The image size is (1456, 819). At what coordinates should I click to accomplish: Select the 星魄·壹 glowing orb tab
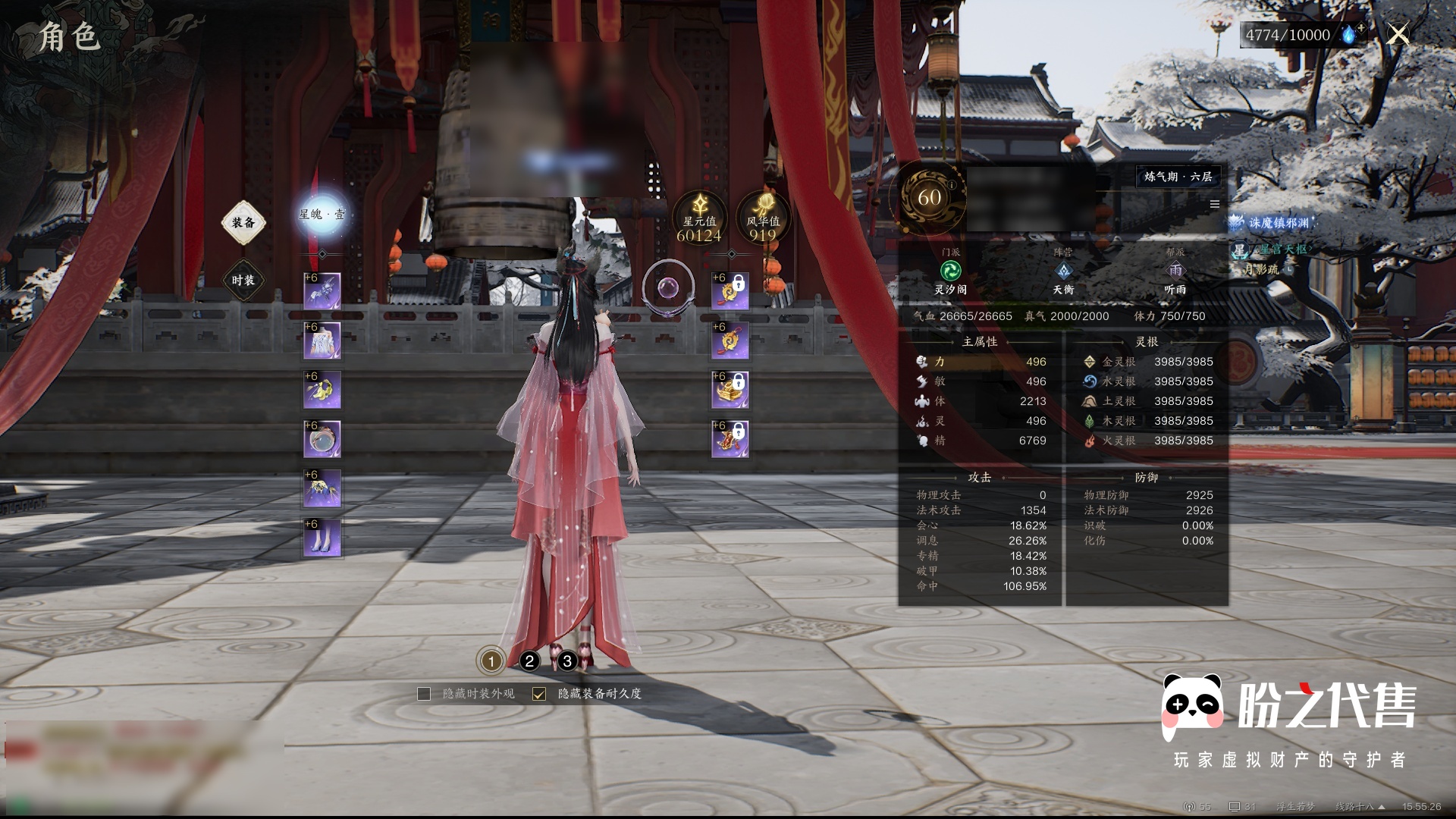[x=322, y=215]
